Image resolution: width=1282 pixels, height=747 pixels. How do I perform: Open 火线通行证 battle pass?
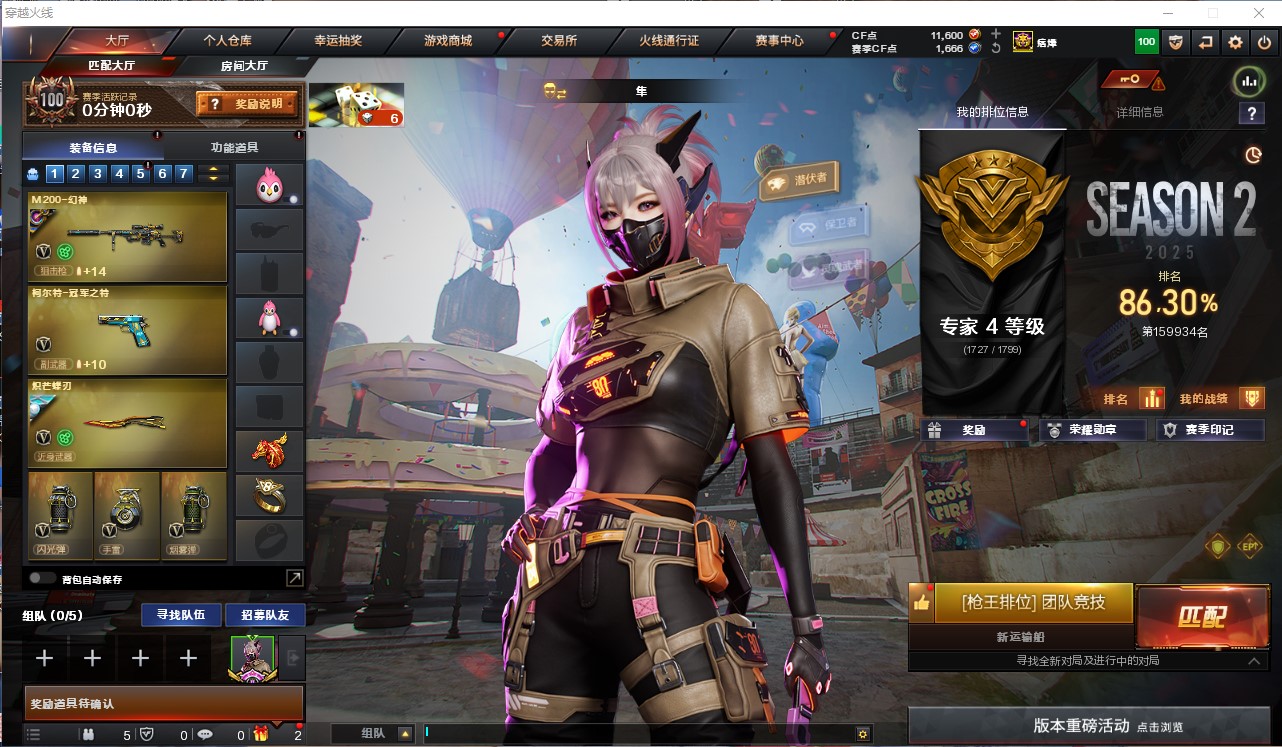[669, 41]
